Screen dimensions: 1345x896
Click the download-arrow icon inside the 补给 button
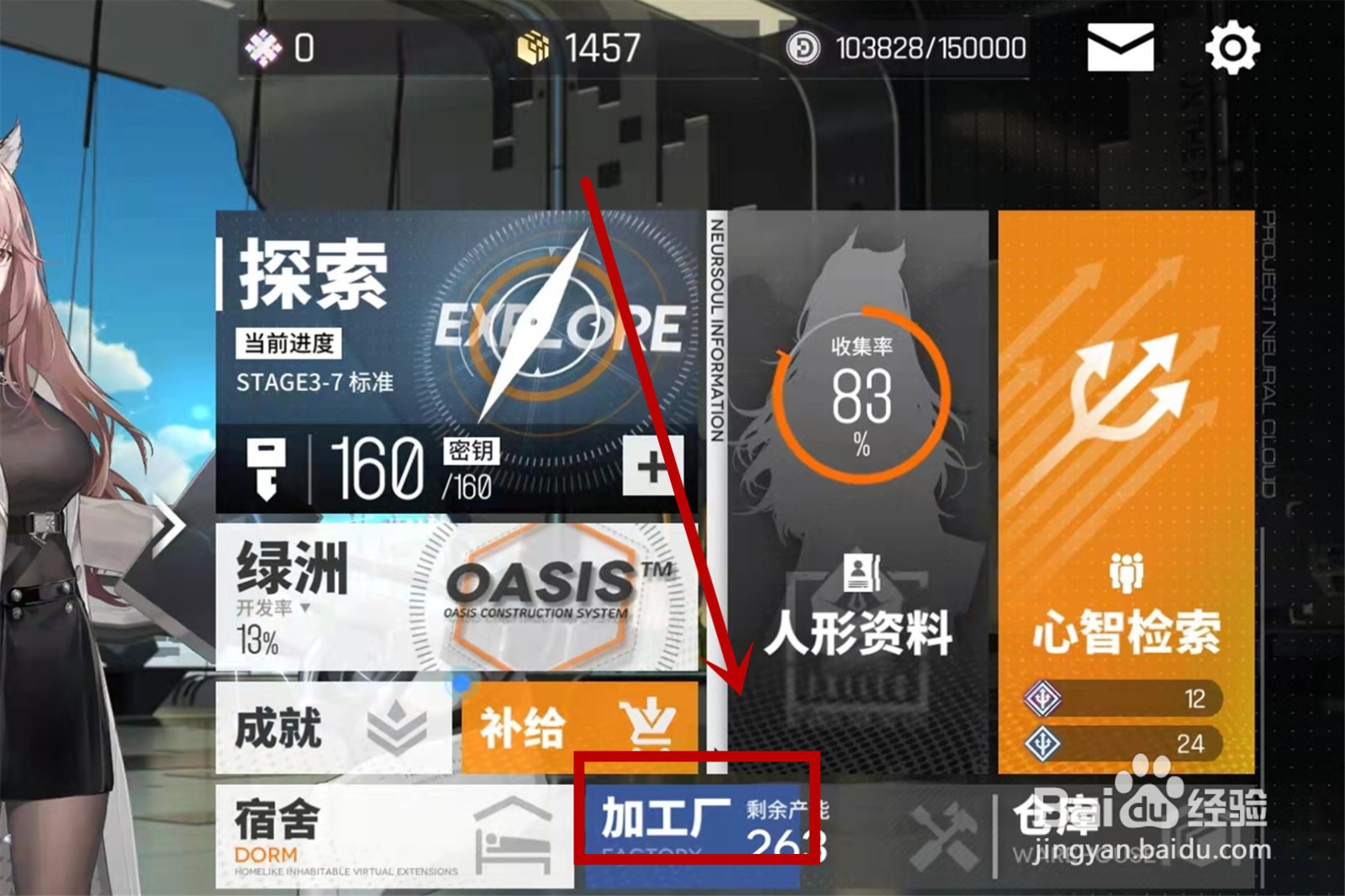coord(647,725)
